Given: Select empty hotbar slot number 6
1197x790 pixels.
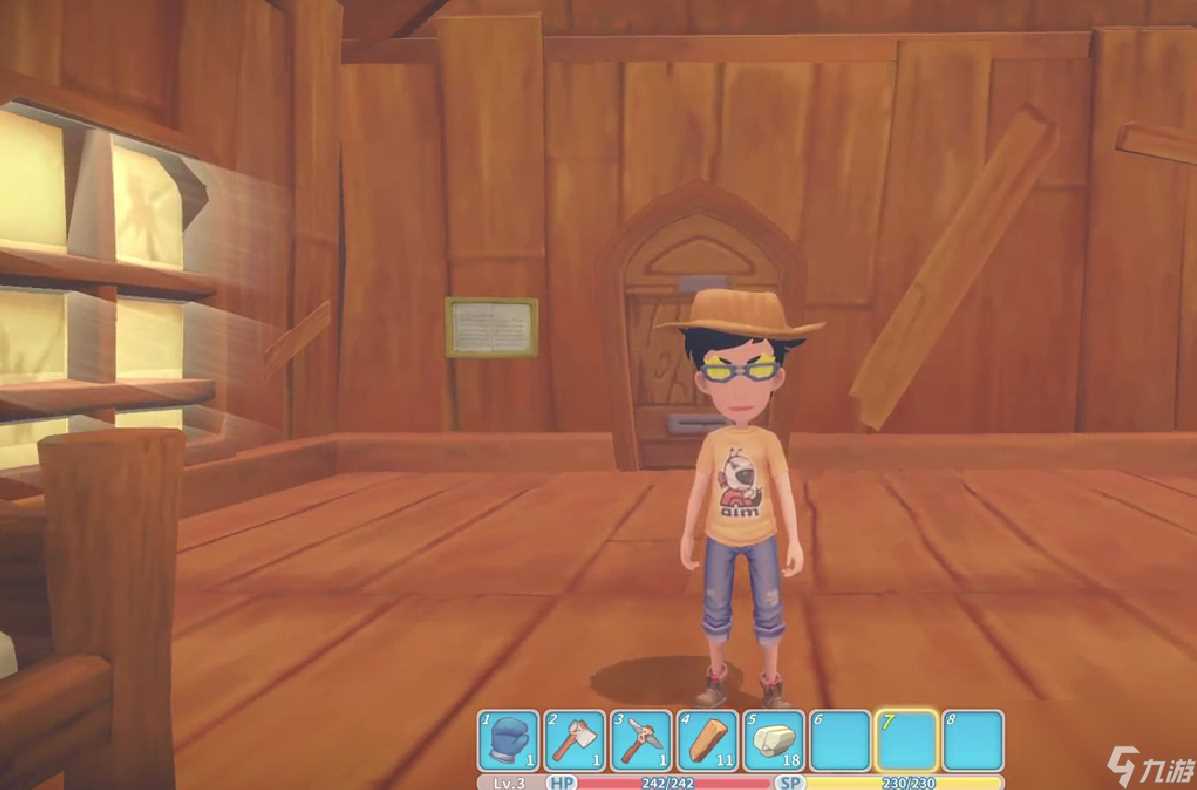Looking at the screenshot, I should tap(840, 741).
